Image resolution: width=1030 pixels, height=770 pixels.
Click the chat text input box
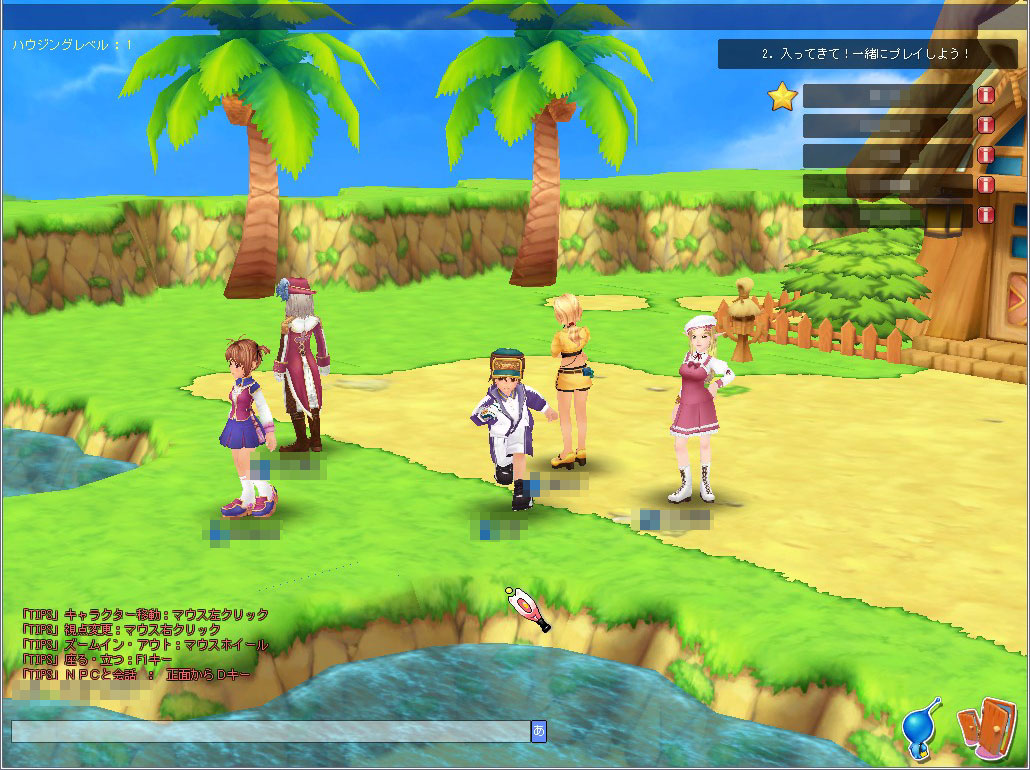pos(270,731)
